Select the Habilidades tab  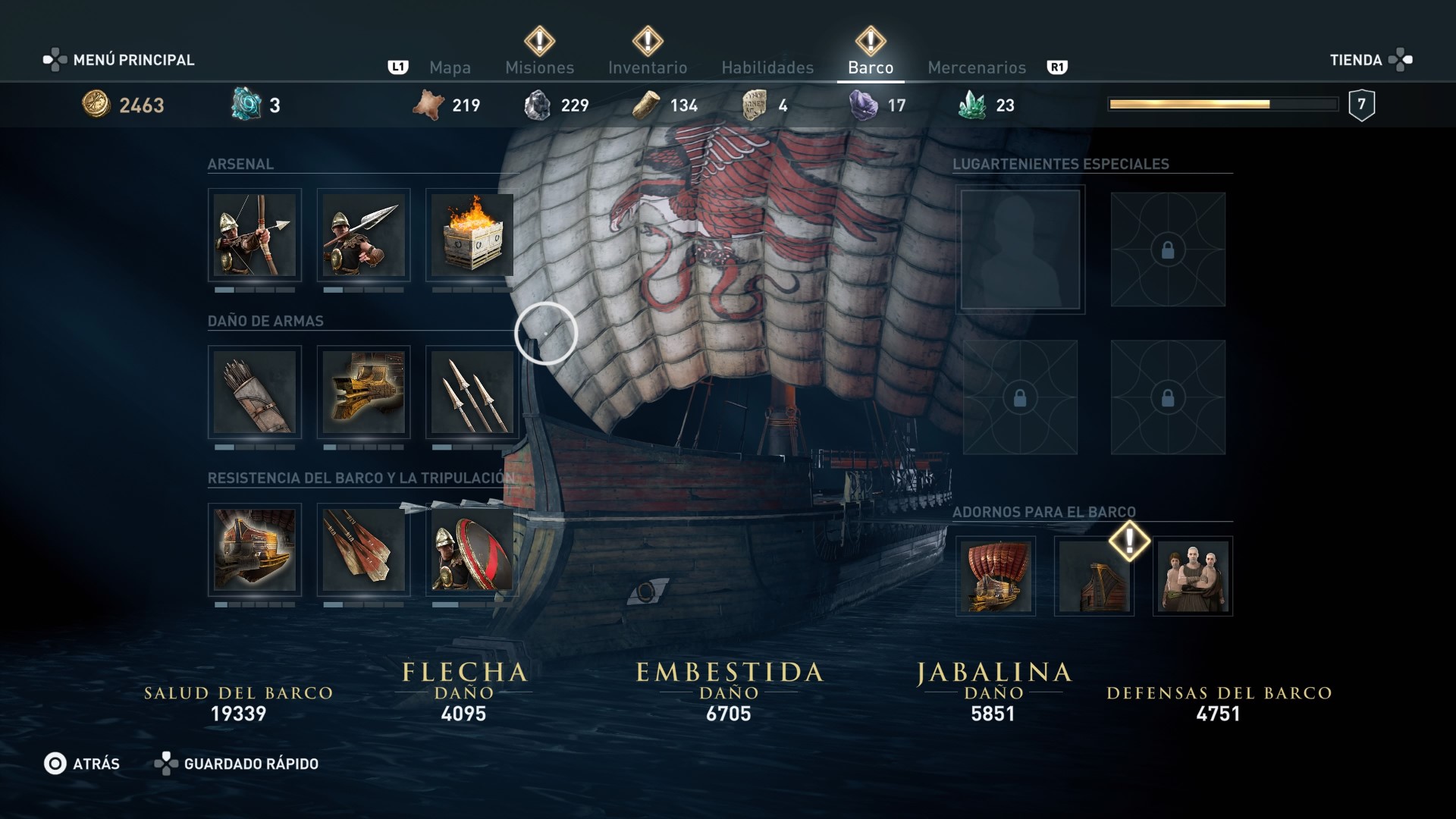[767, 67]
